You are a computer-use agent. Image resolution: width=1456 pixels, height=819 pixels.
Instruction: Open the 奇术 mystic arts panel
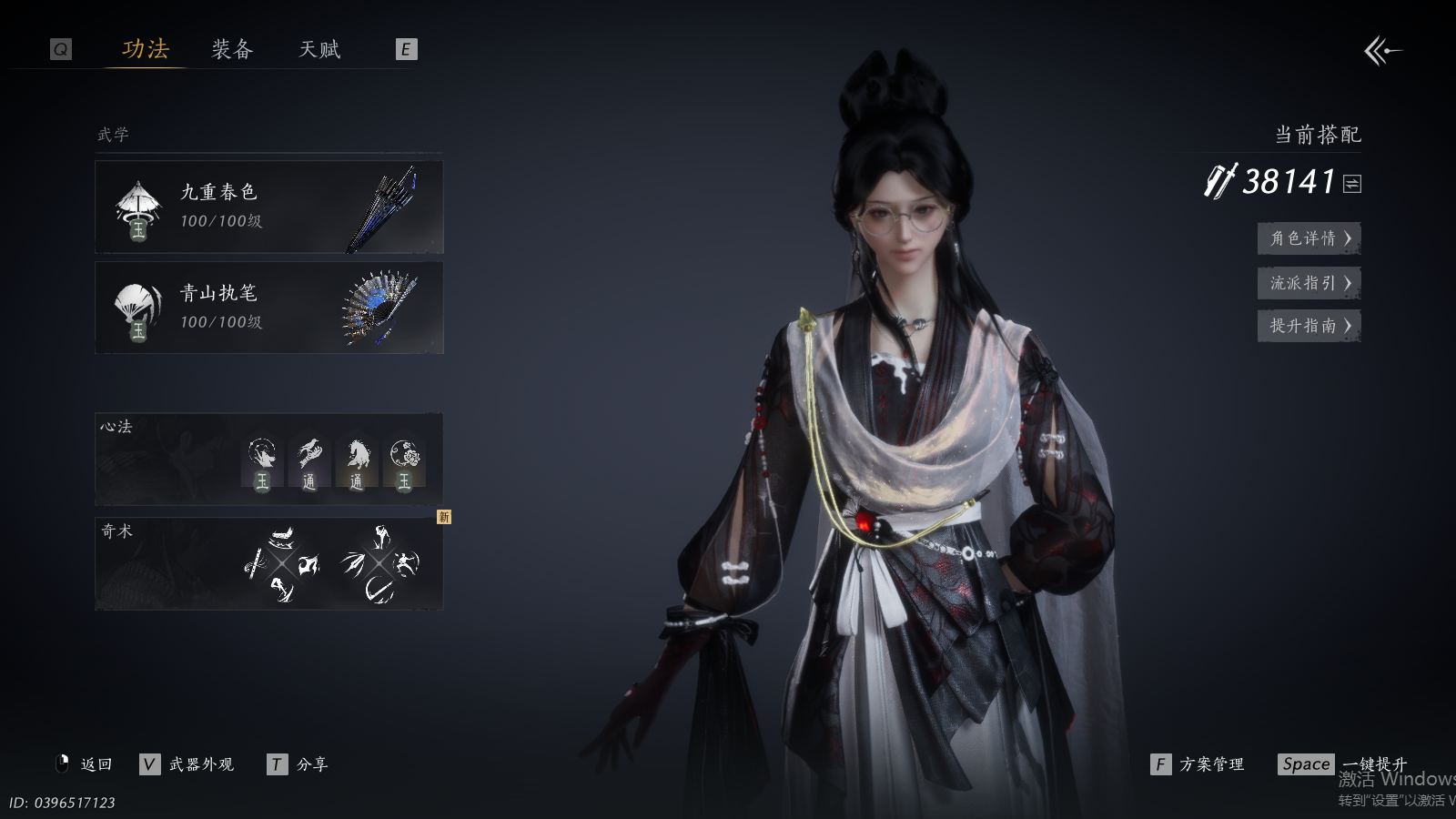click(268, 563)
